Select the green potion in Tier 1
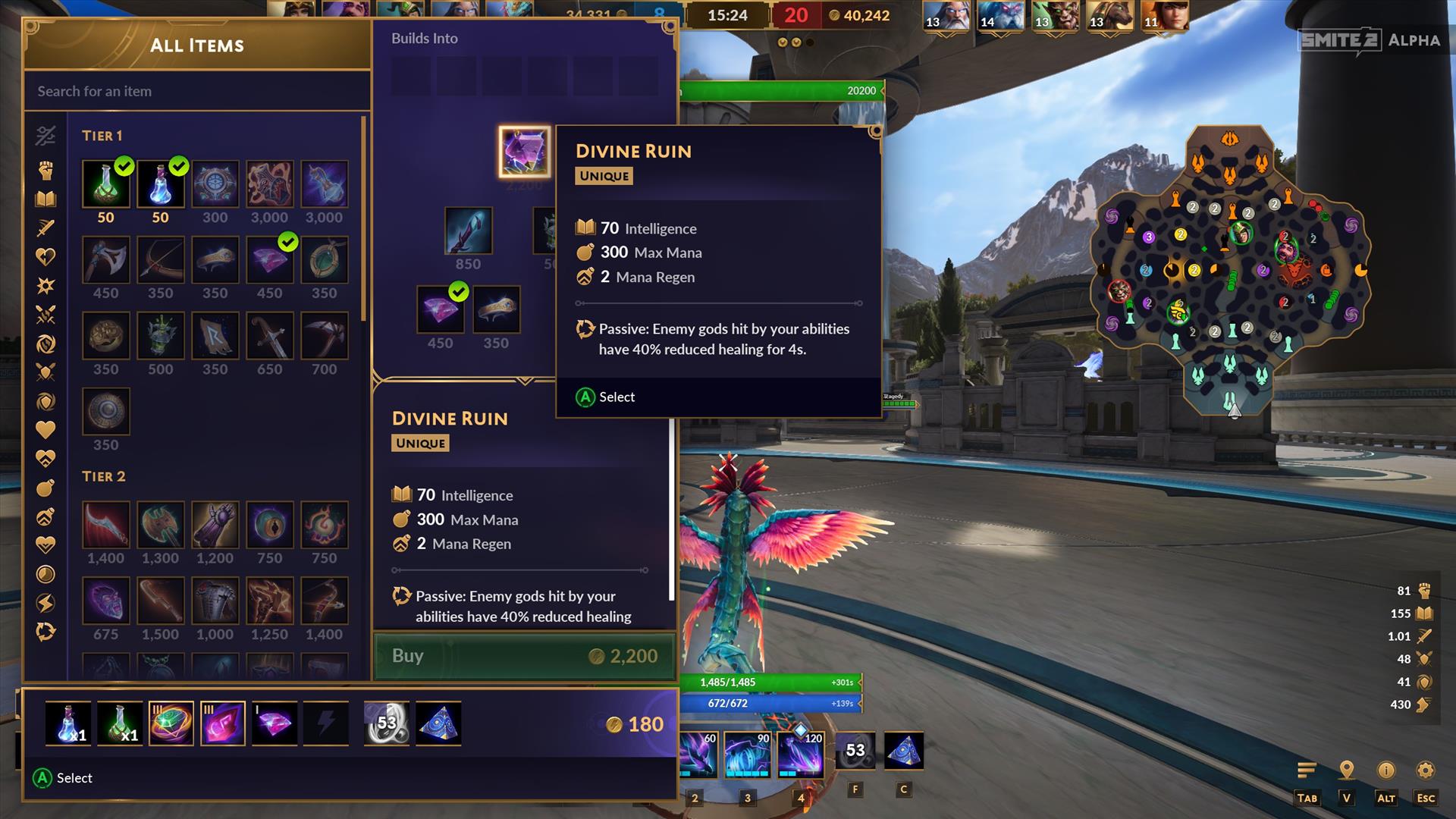 pos(105,184)
